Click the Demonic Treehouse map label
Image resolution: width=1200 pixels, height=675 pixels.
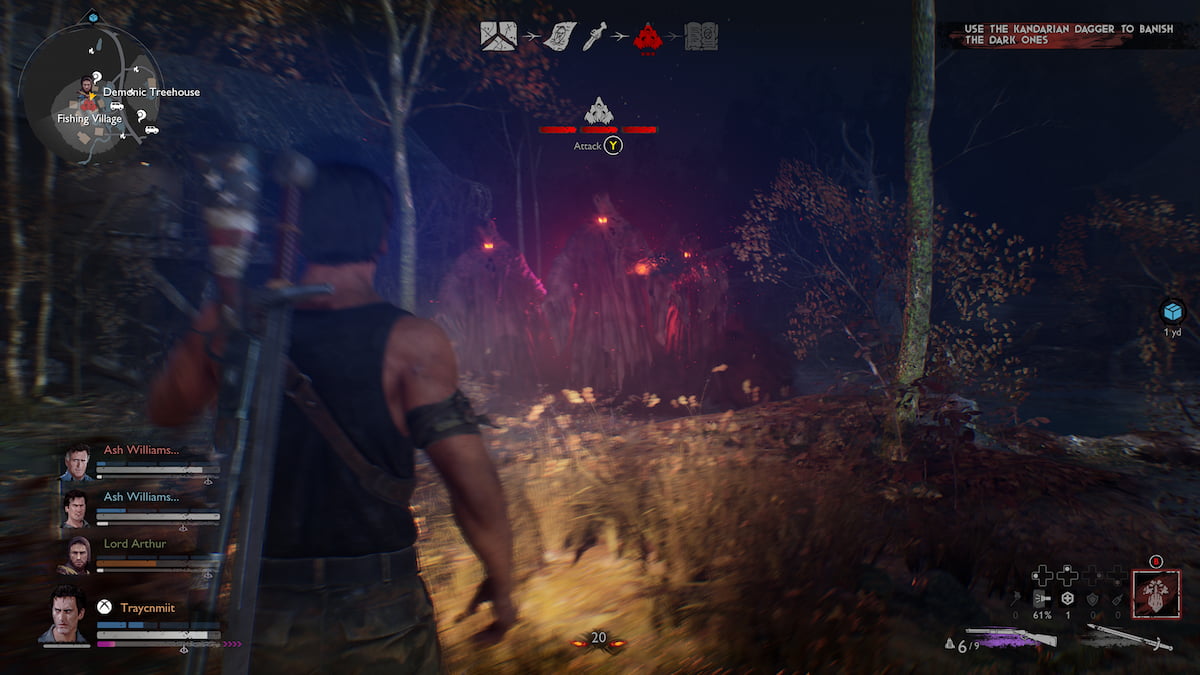(151, 92)
